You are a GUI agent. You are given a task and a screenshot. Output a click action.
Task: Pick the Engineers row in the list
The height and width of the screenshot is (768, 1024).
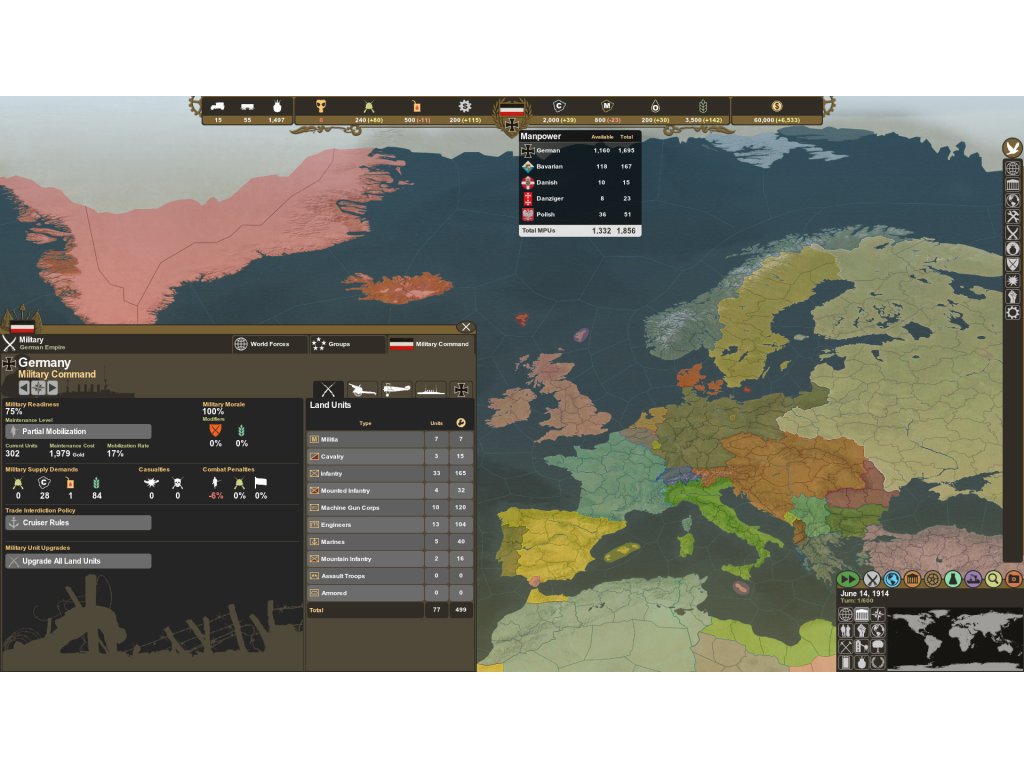pos(365,524)
